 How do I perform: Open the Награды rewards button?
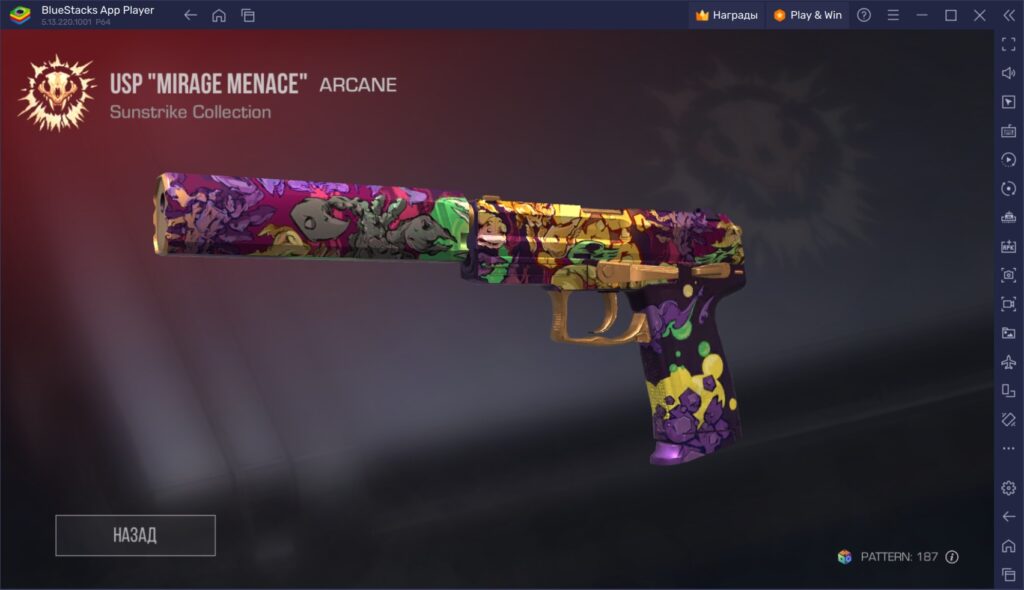pos(727,15)
